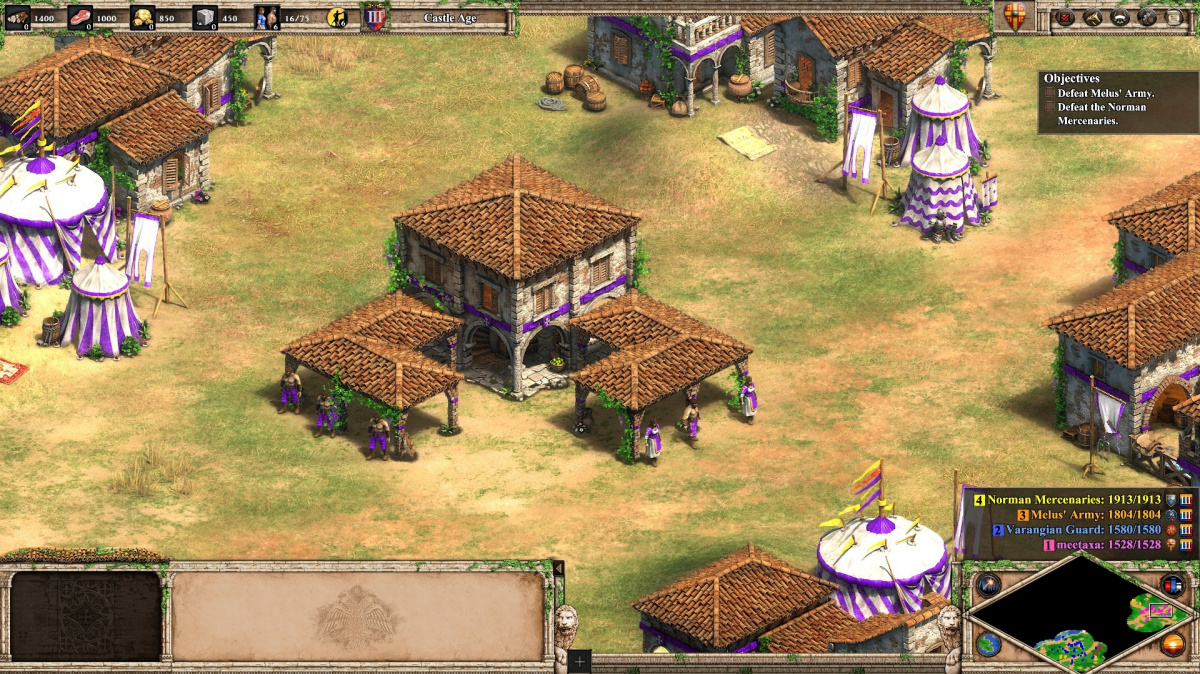Open the settings gear menu

click(1146, 17)
